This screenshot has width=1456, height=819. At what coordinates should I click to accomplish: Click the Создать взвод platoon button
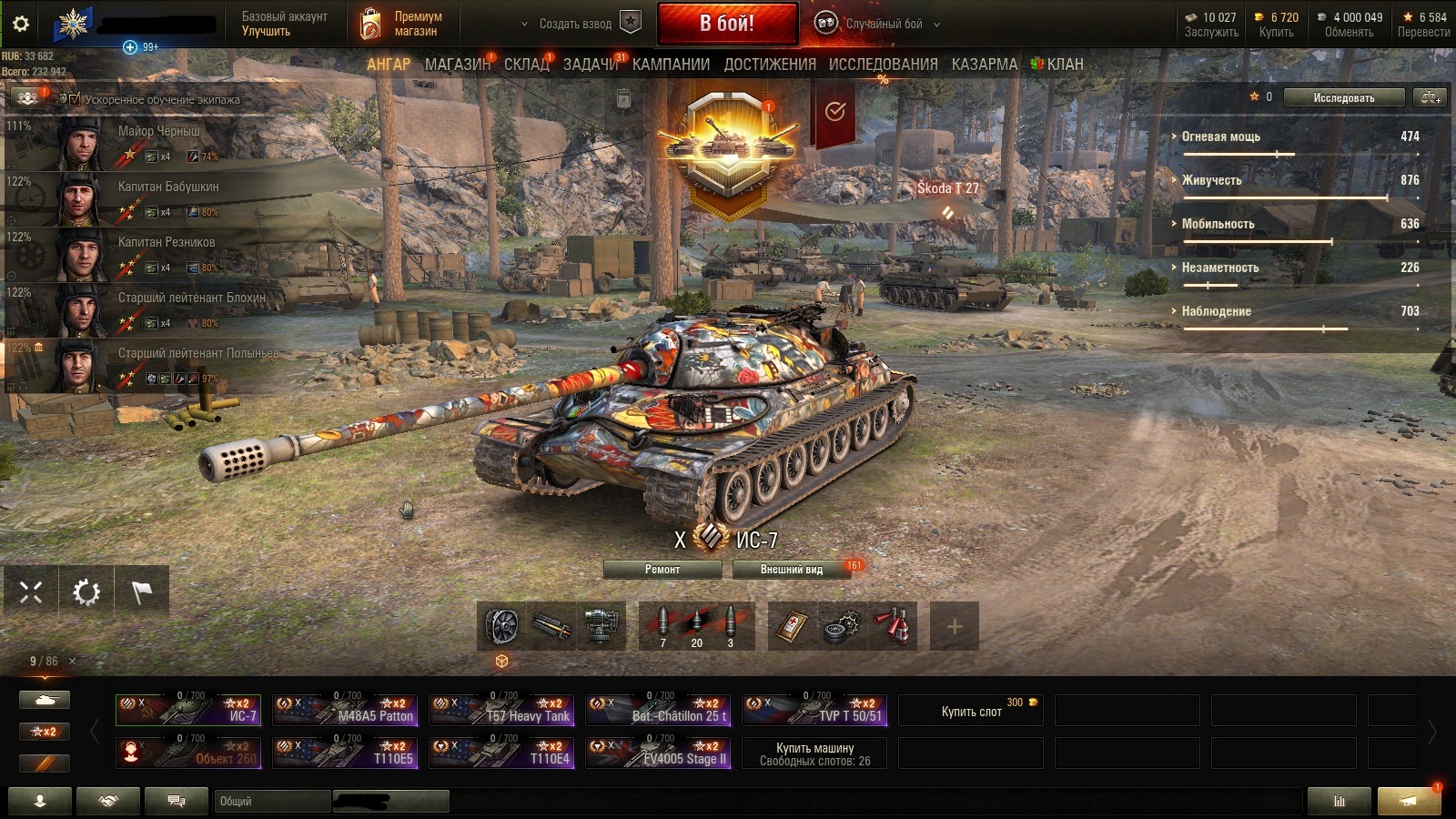pos(575,24)
